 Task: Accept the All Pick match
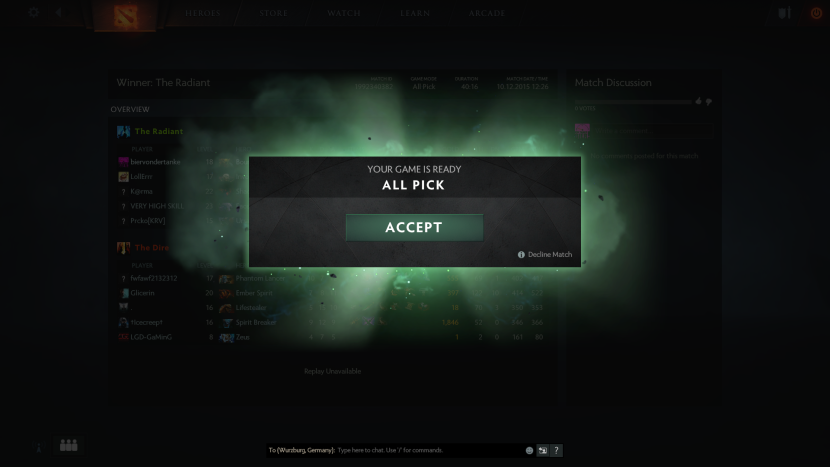click(414, 227)
